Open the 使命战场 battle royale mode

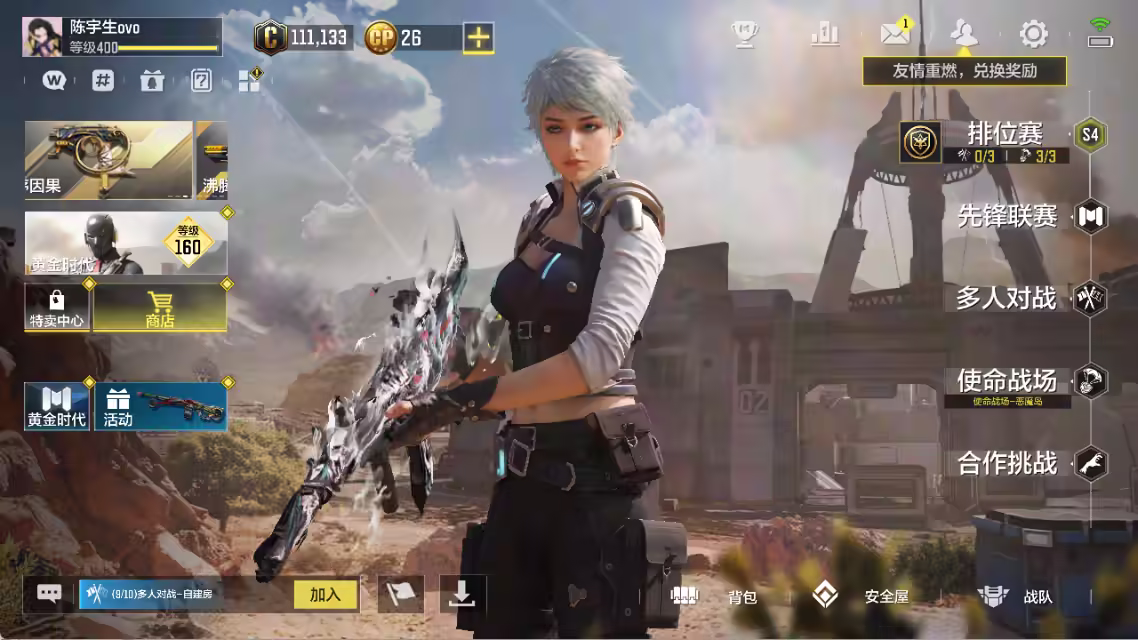pos(1007,380)
